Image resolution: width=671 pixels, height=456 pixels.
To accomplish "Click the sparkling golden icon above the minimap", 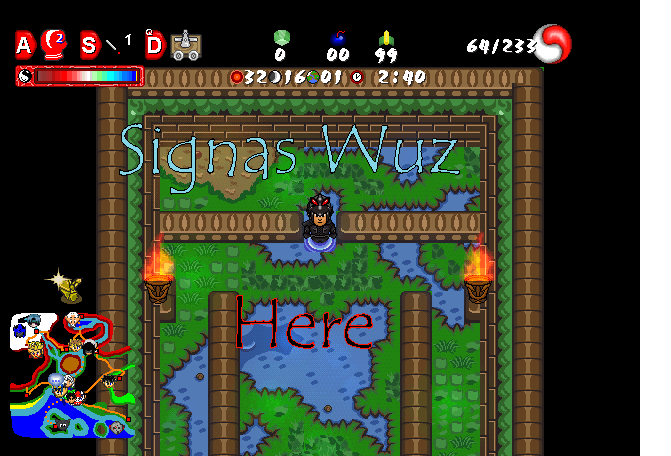I will coord(67,287).
